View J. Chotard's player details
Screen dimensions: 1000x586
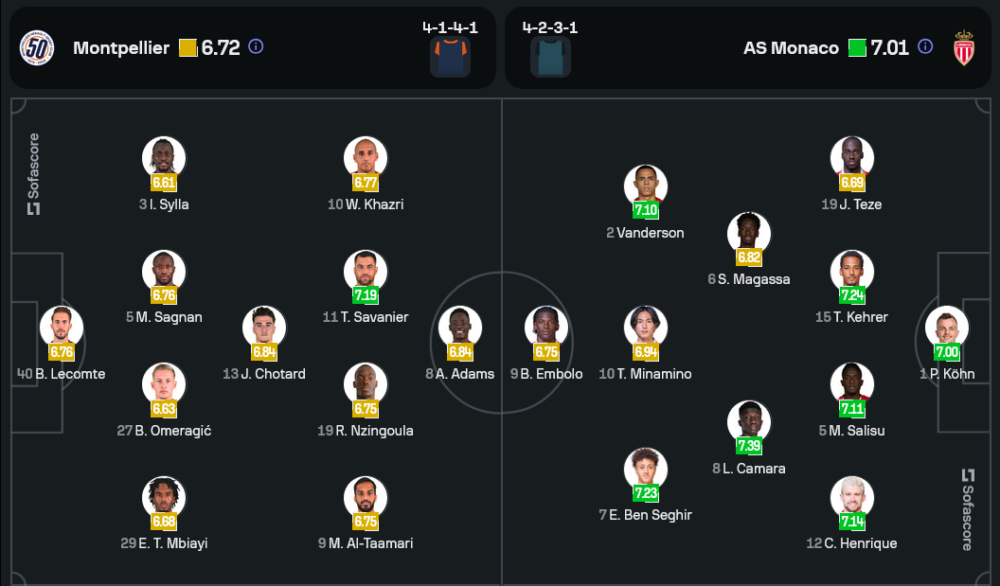click(264, 330)
